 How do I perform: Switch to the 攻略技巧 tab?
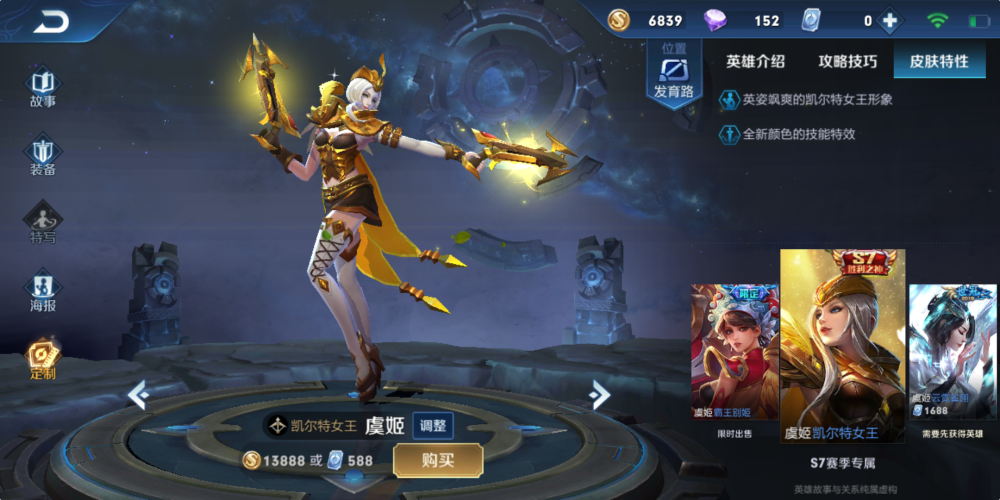tap(847, 62)
